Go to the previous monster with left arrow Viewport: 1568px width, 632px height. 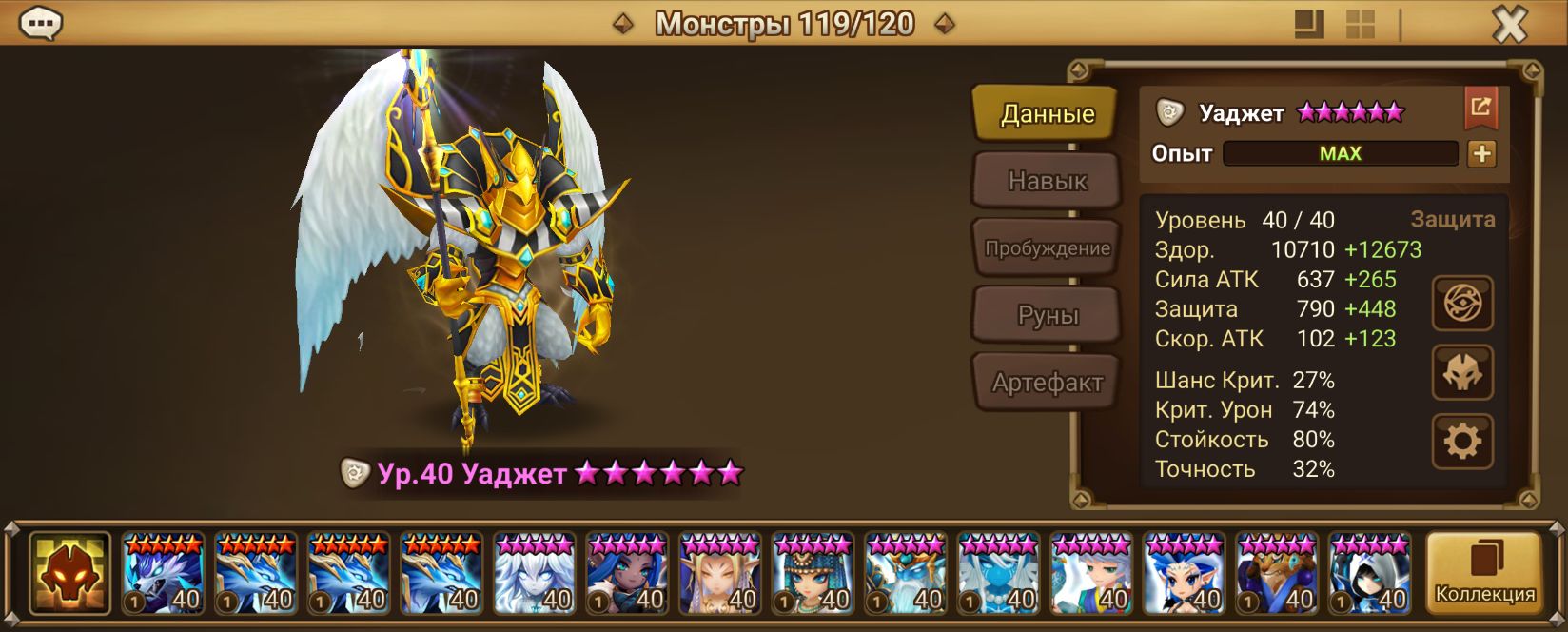pyautogui.click(x=623, y=24)
